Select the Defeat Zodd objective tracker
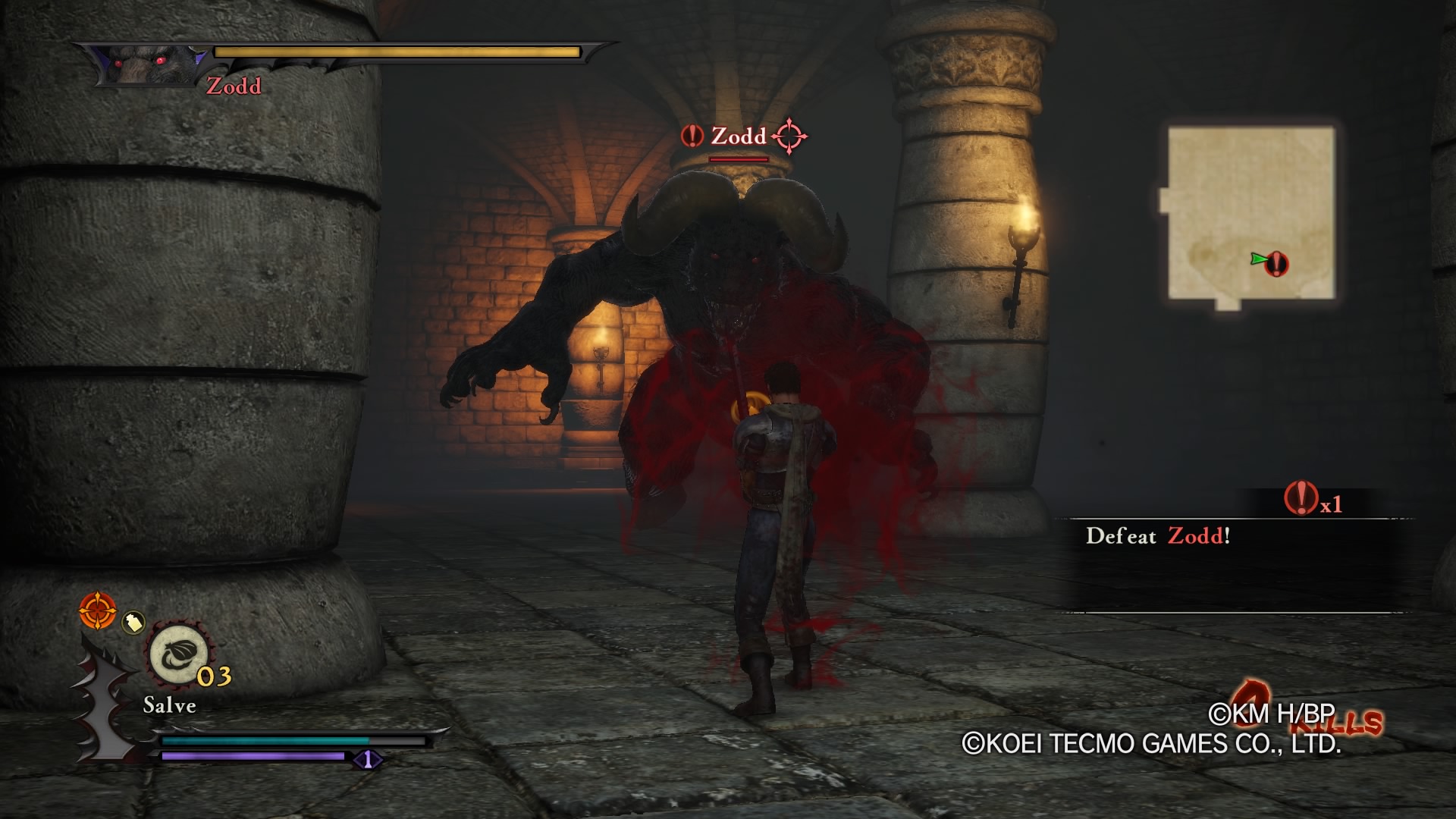This screenshot has height=819, width=1456. click(1157, 536)
